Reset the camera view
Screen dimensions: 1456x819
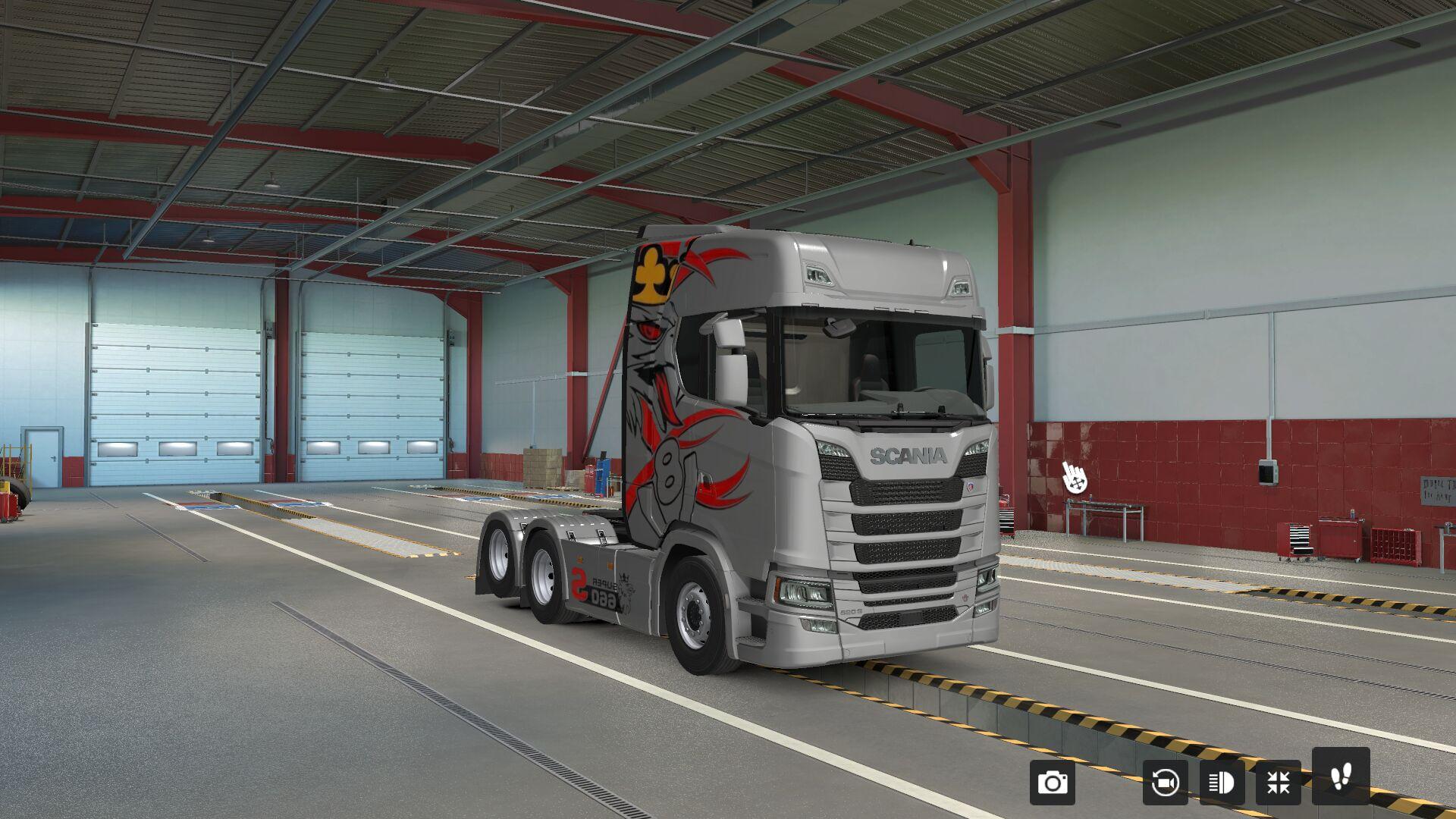click(x=1165, y=782)
